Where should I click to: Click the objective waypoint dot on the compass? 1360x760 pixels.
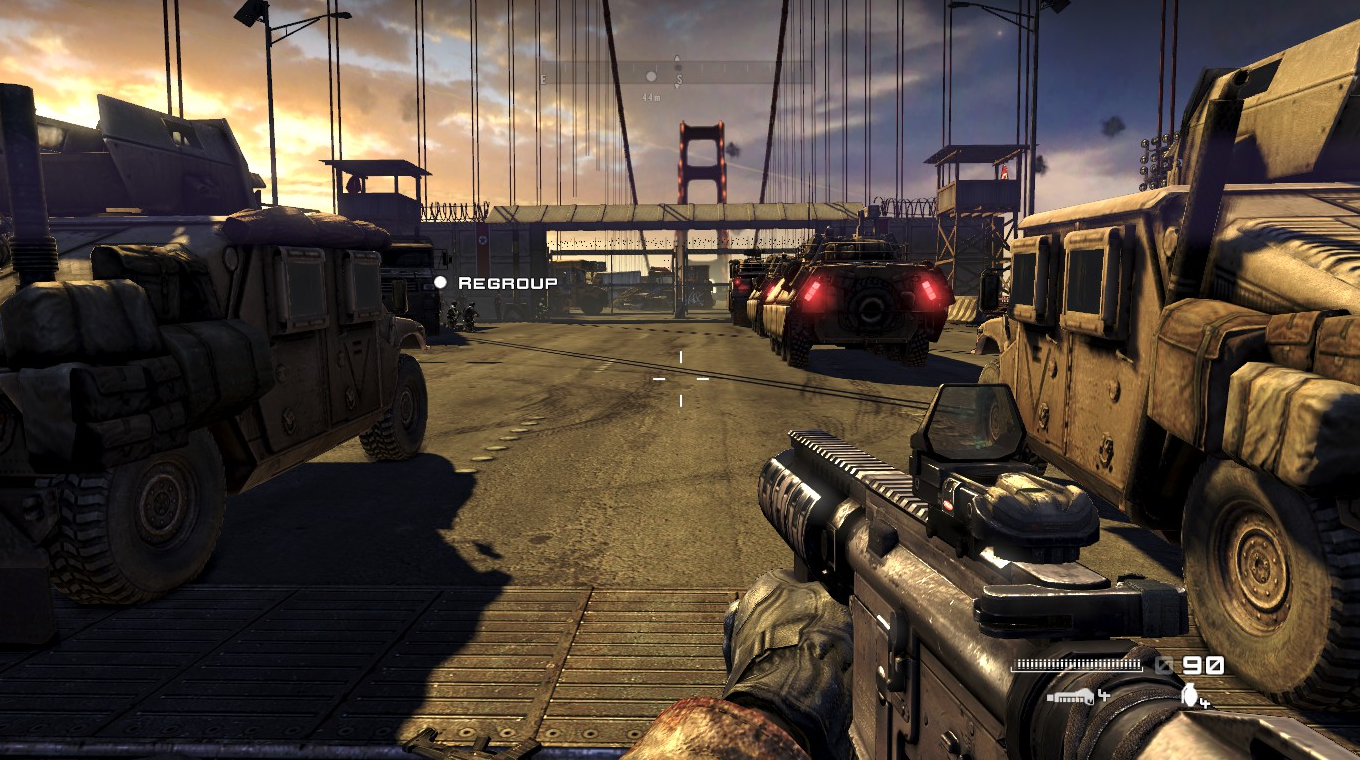pyautogui.click(x=651, y=77)
